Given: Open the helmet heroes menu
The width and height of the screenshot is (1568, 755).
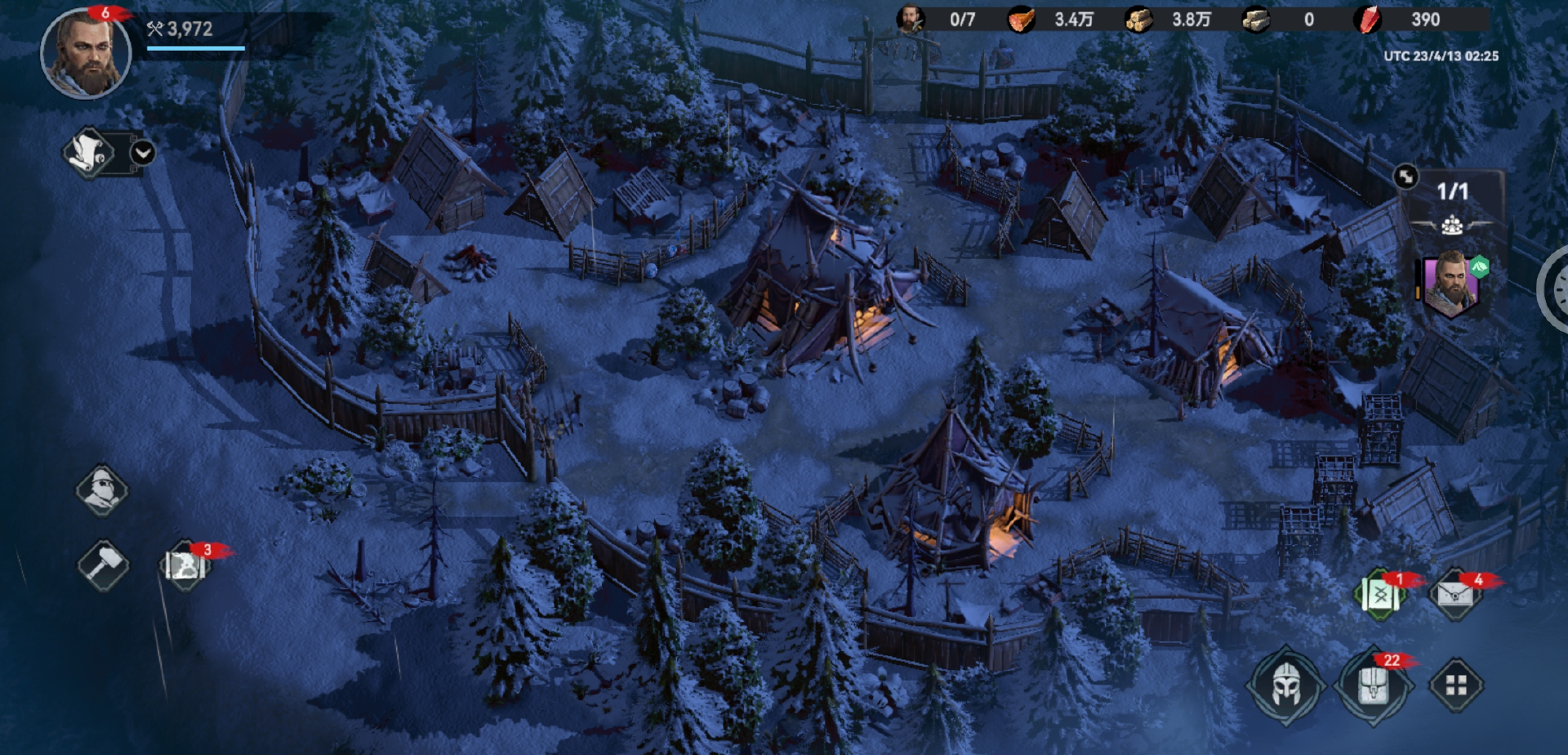Looking at the screenshot, I should [x=1286, y=685].
